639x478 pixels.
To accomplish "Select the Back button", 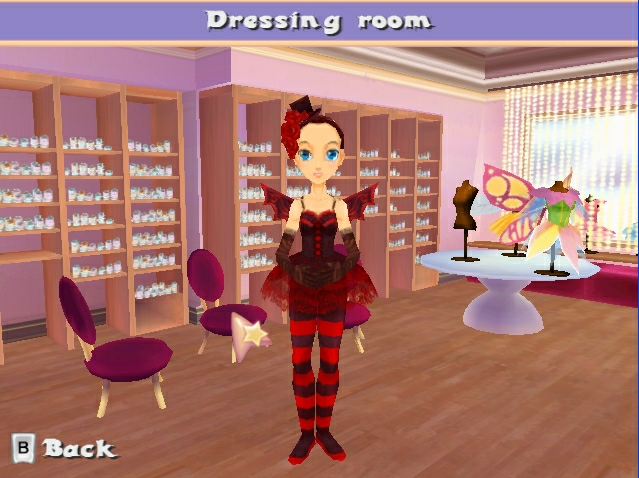I will (64, 448).
